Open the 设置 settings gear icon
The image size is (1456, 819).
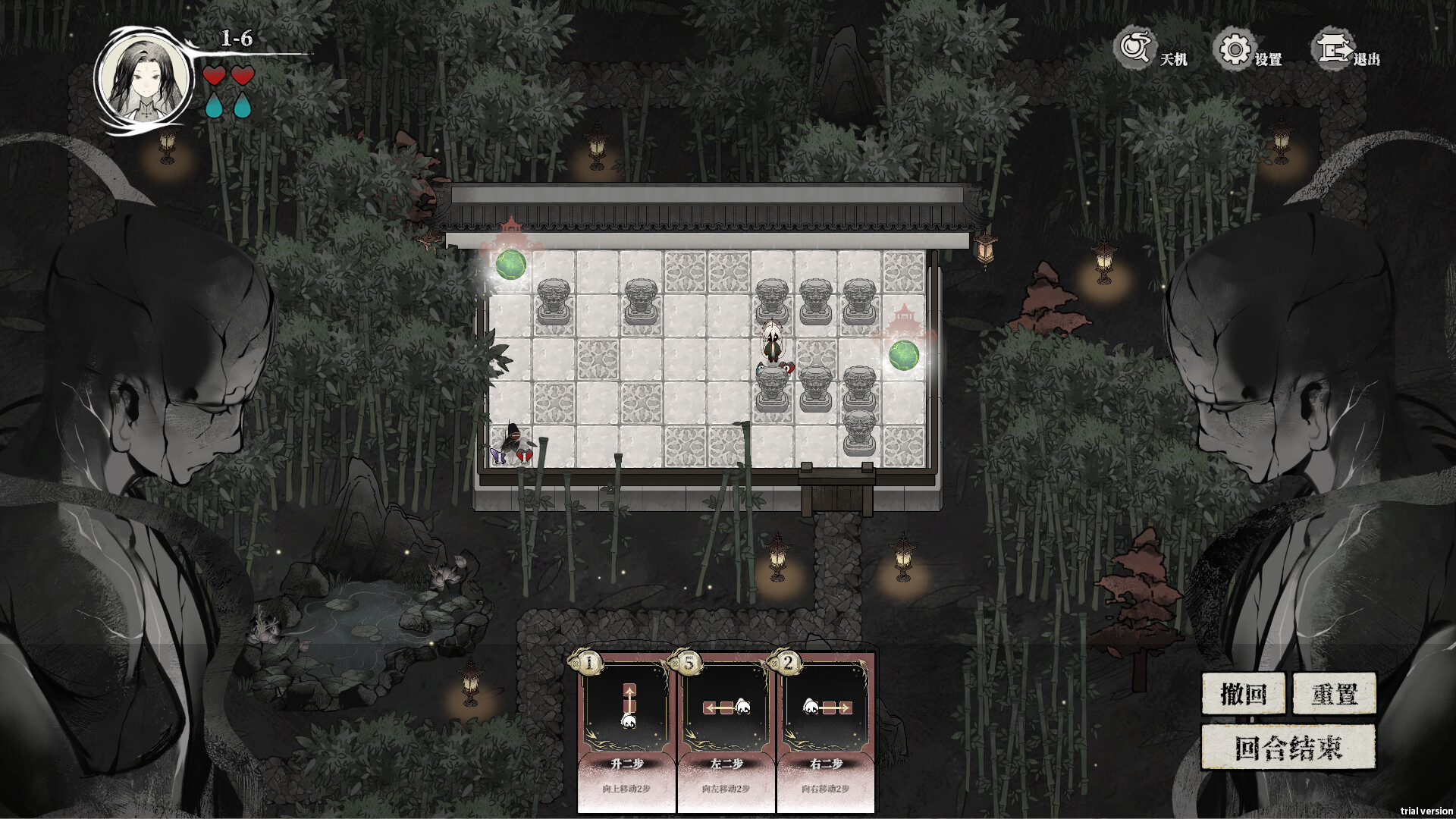(x=1236, y=49)
